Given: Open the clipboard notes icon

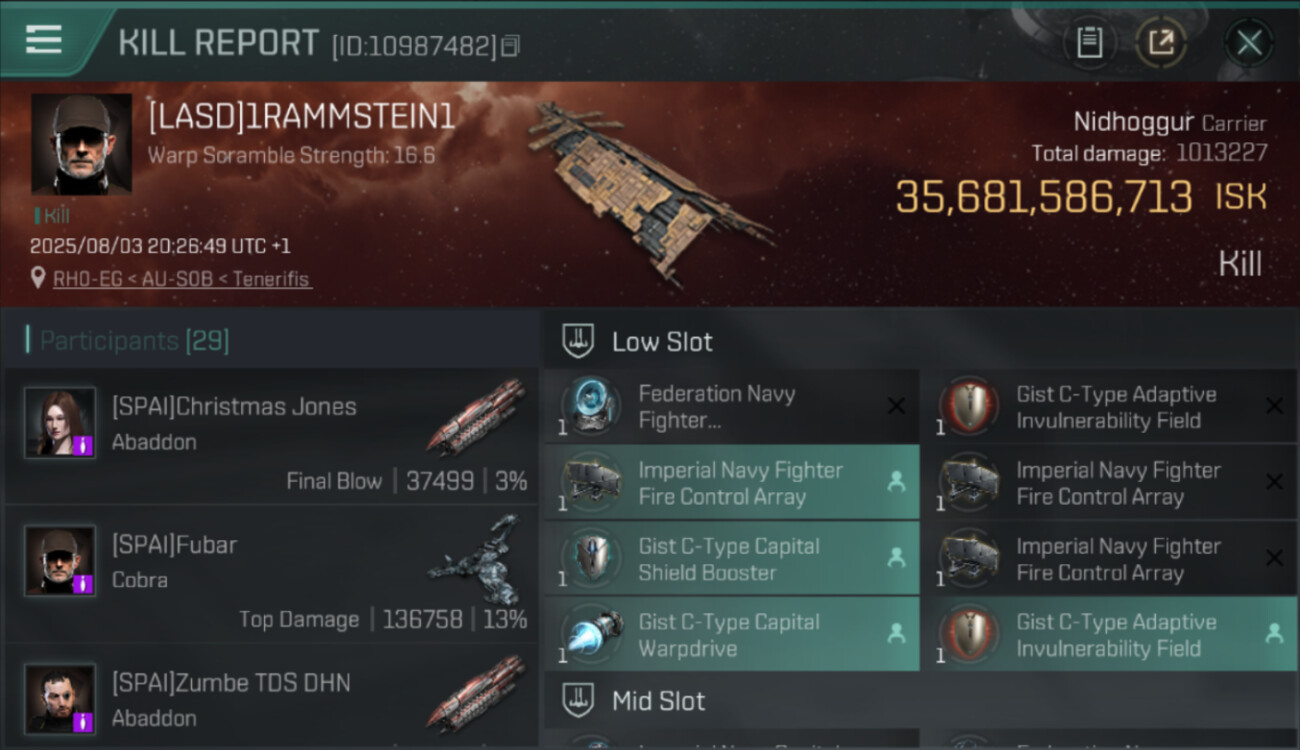Looking at the screenshot, I should pos(1089,43).
